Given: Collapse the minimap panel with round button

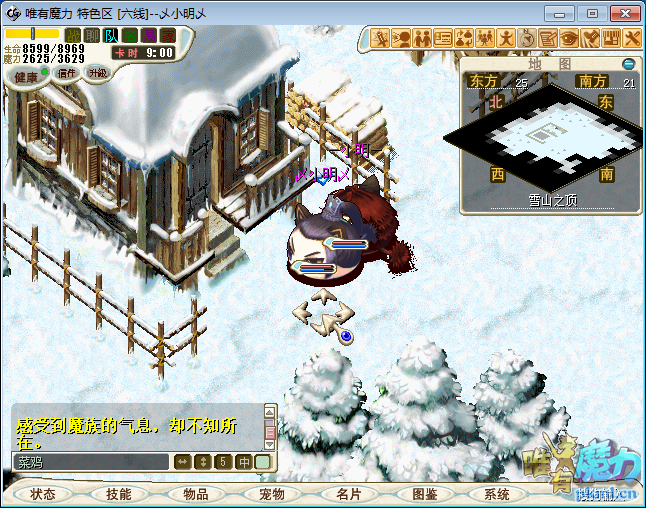Looking at the screenshot, I should tap(628, 63).
